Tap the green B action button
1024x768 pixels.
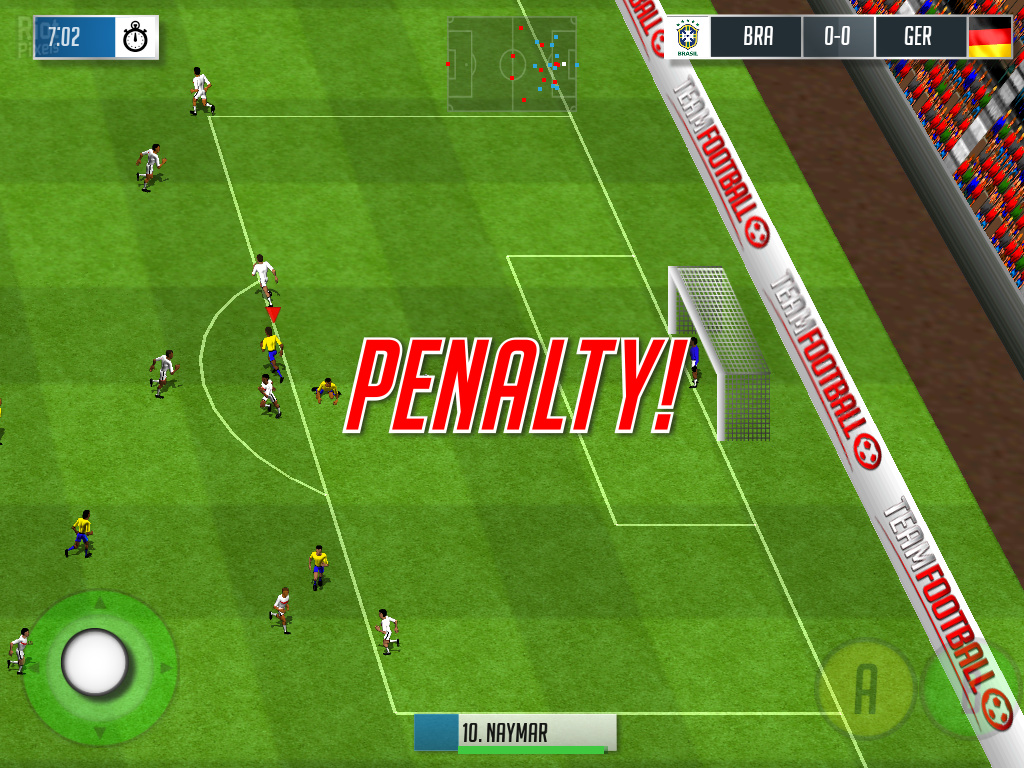pos(968,690)
